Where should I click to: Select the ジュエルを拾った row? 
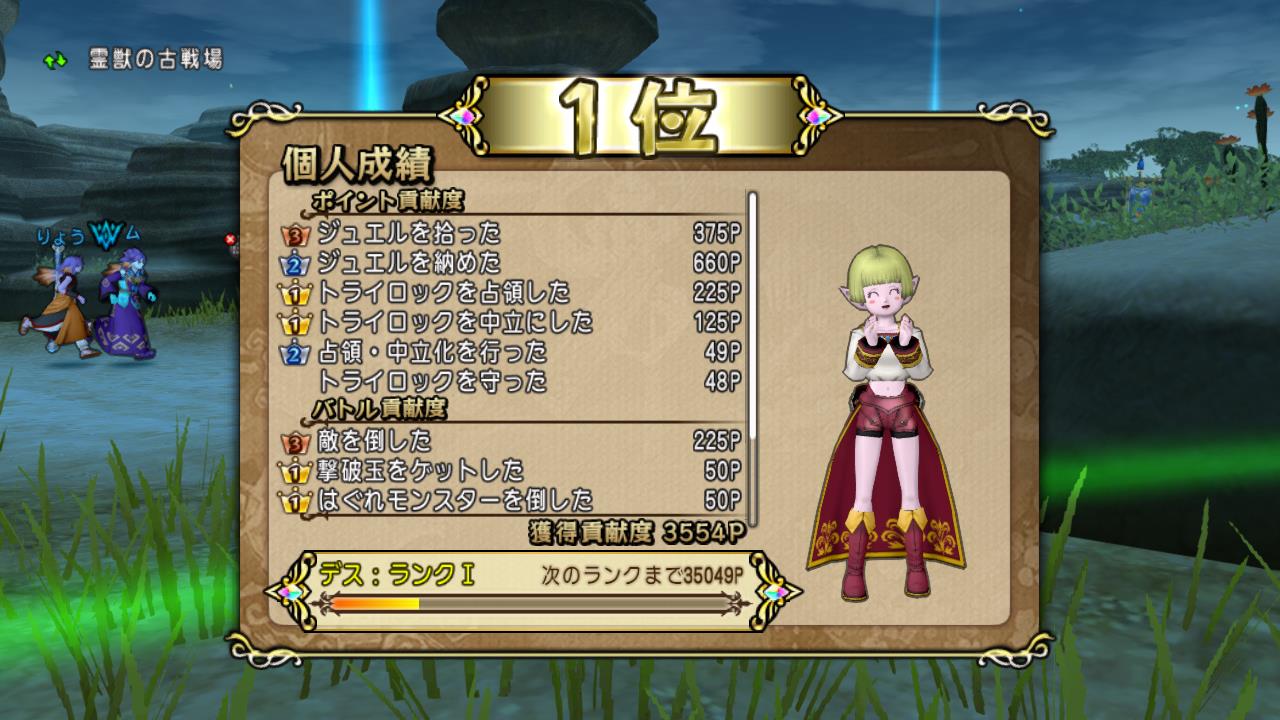(x=512, y=234)
